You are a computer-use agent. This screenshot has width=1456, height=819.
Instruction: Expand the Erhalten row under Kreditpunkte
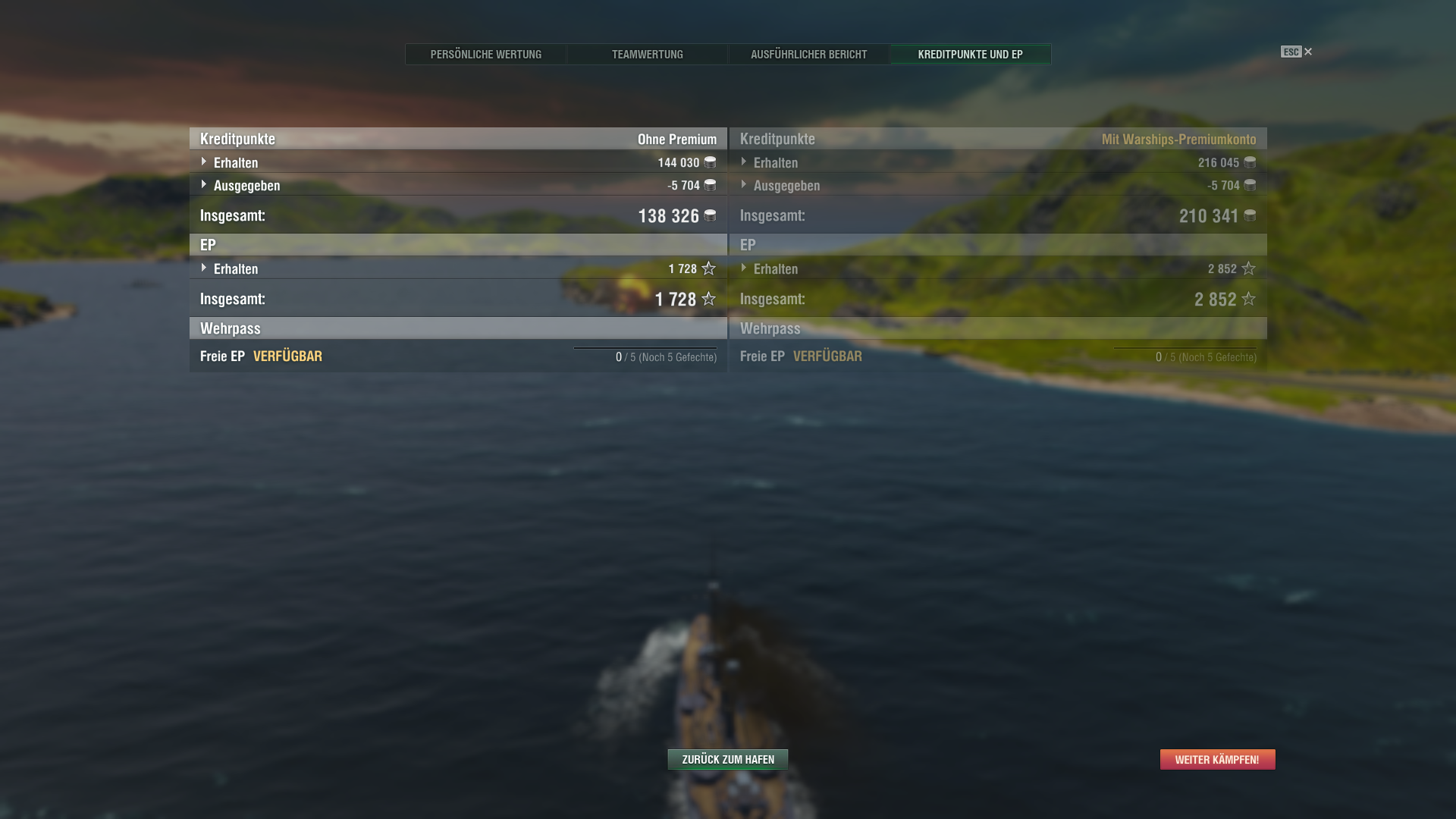(x=204, y=162)
